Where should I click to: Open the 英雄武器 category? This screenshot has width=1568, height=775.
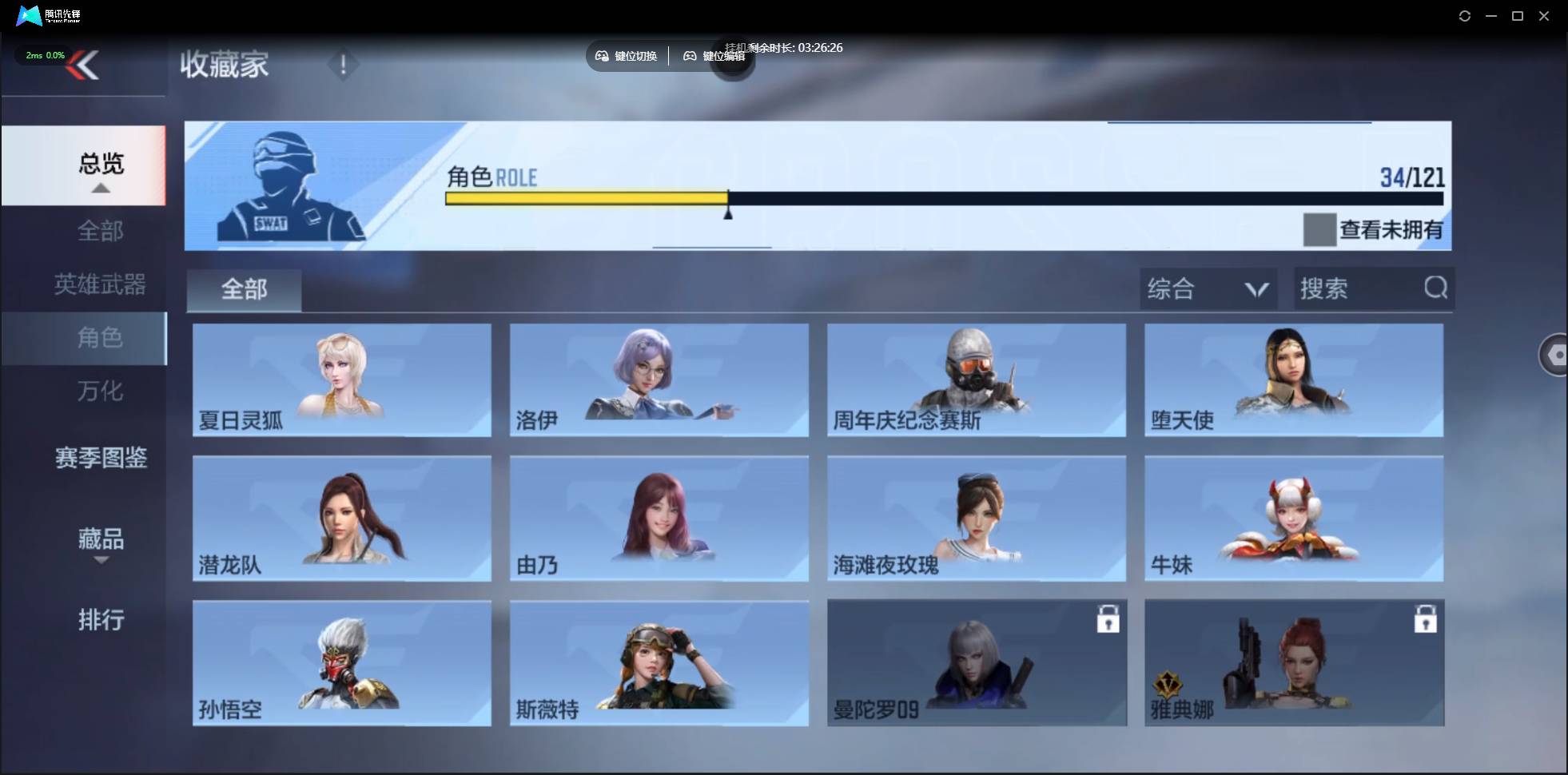[x=101, y=284]
